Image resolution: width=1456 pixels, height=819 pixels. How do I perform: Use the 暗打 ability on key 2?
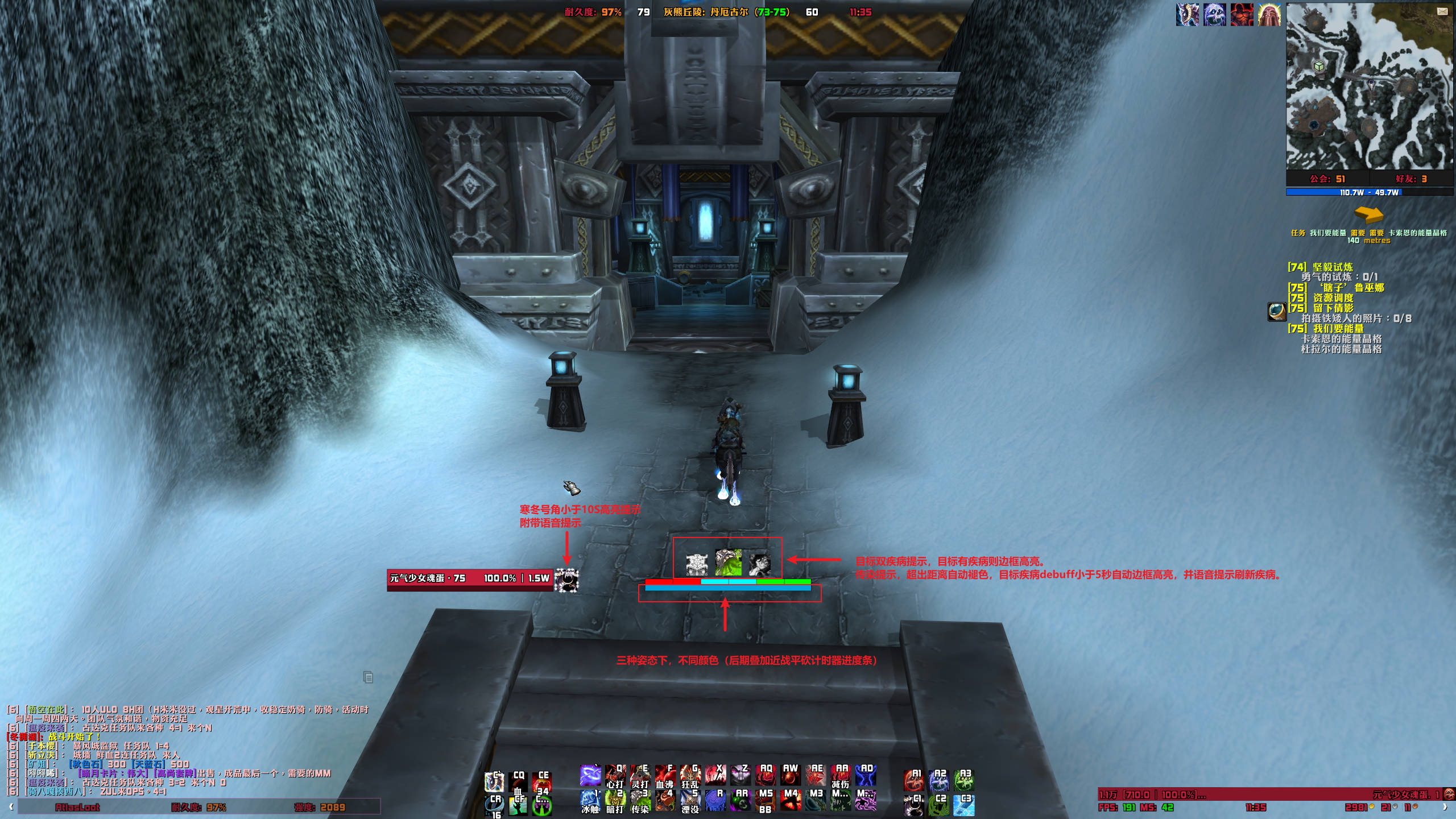tap(615, 801)
